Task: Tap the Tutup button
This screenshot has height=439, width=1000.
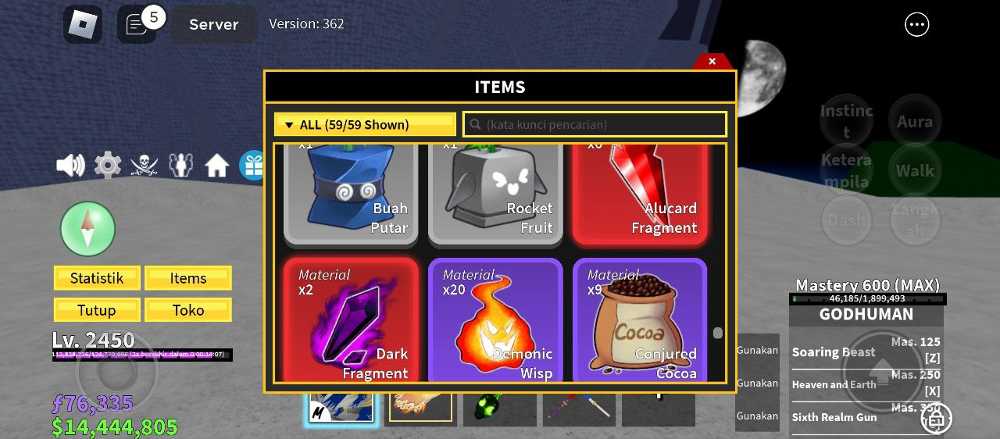Action: (97, 310)
